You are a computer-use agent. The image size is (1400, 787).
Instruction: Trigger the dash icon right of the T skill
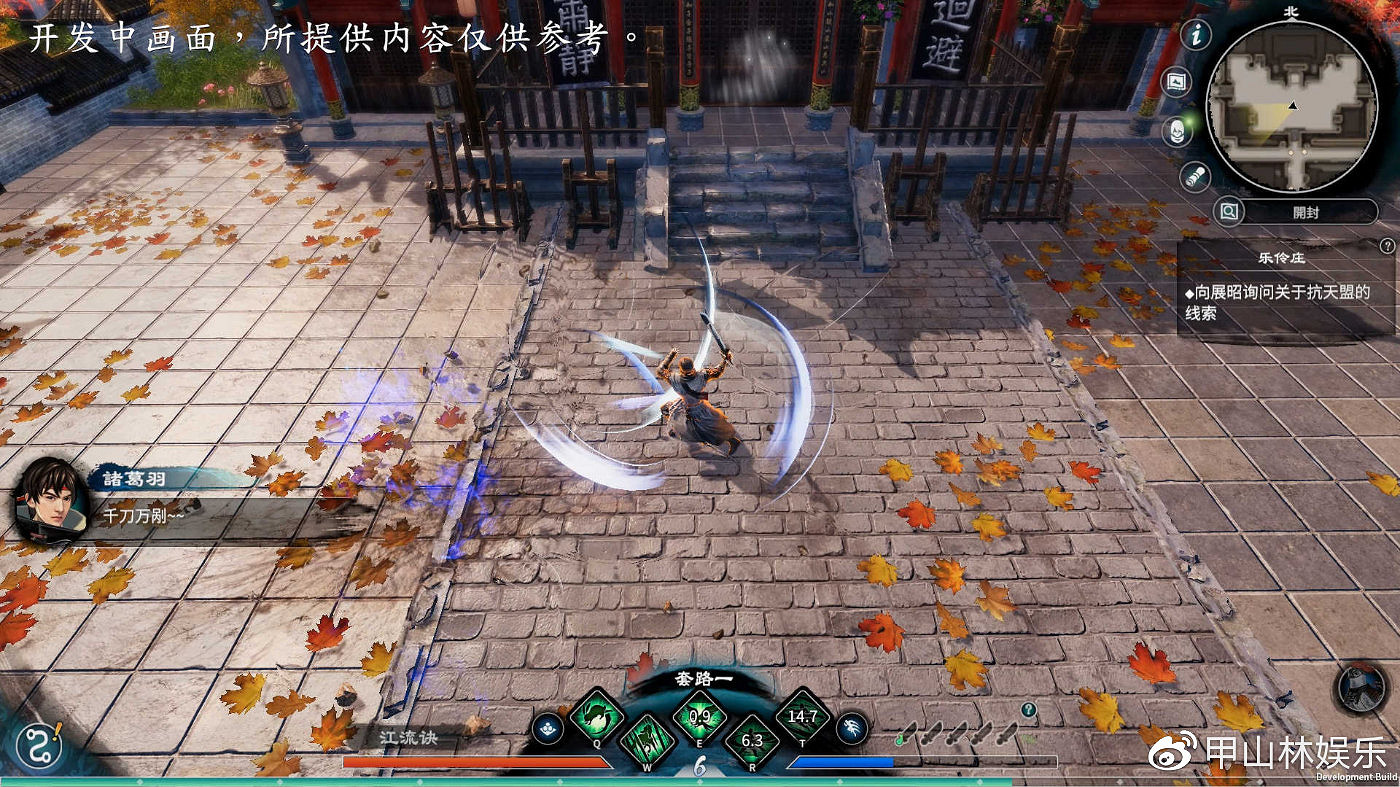(850, 730)
